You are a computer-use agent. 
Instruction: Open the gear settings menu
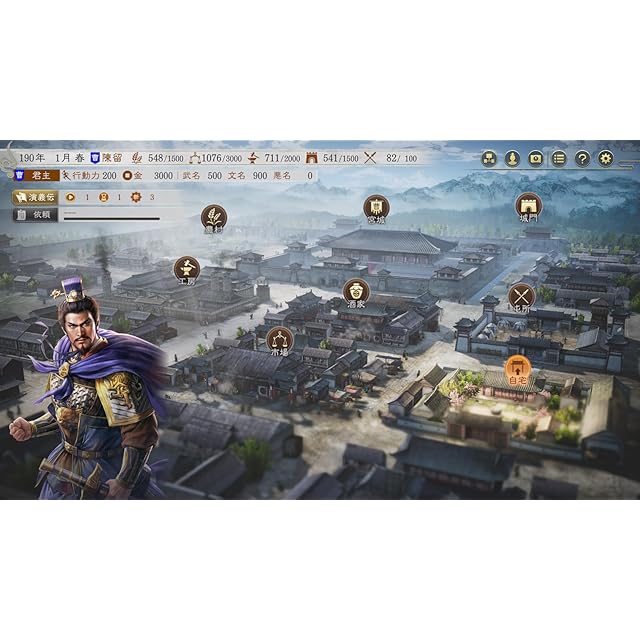605,158
